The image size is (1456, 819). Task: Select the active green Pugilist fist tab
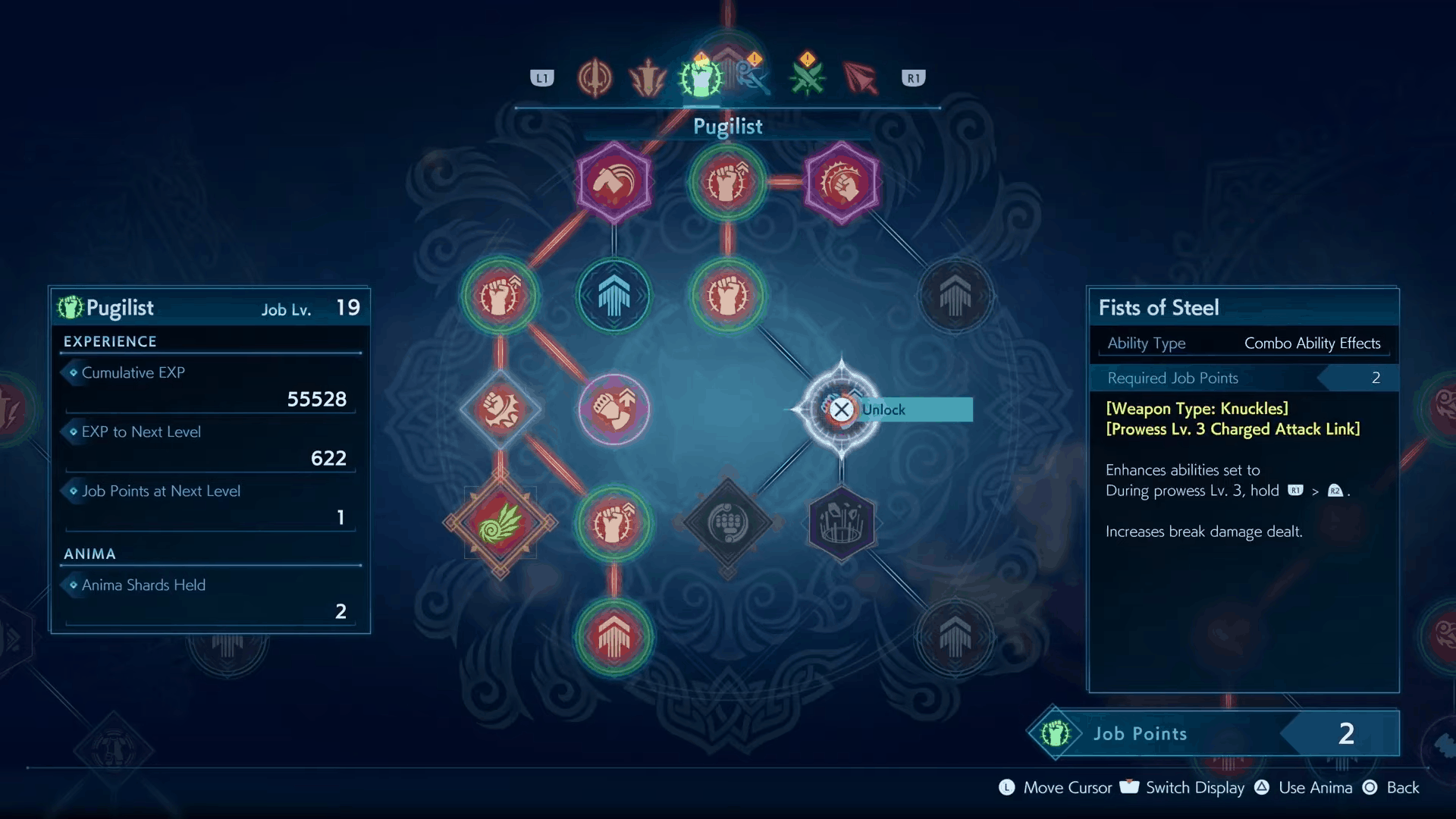[701, 77]
